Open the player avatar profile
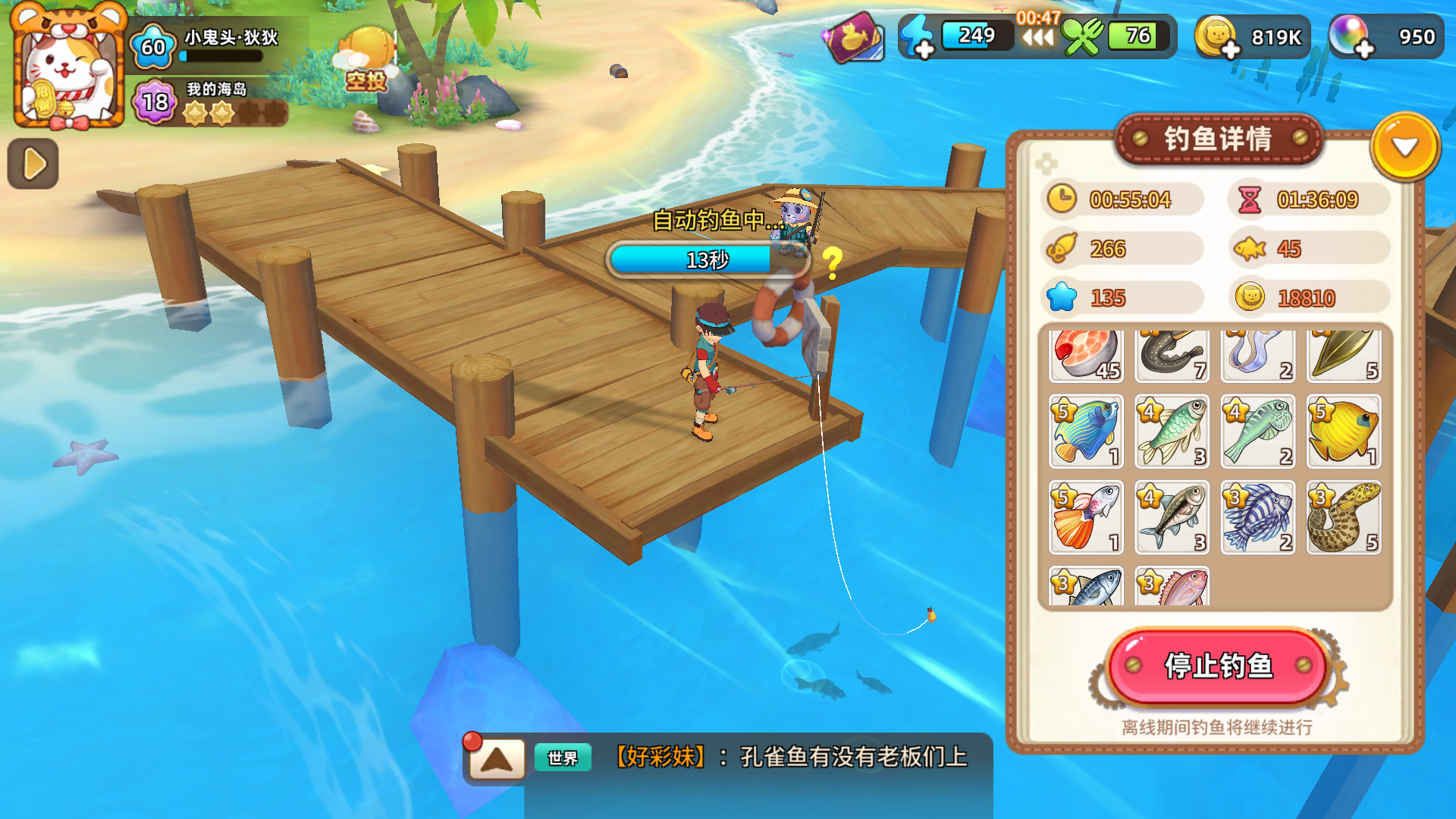This screenshot has width=1456, height=819. click(67, 67)
